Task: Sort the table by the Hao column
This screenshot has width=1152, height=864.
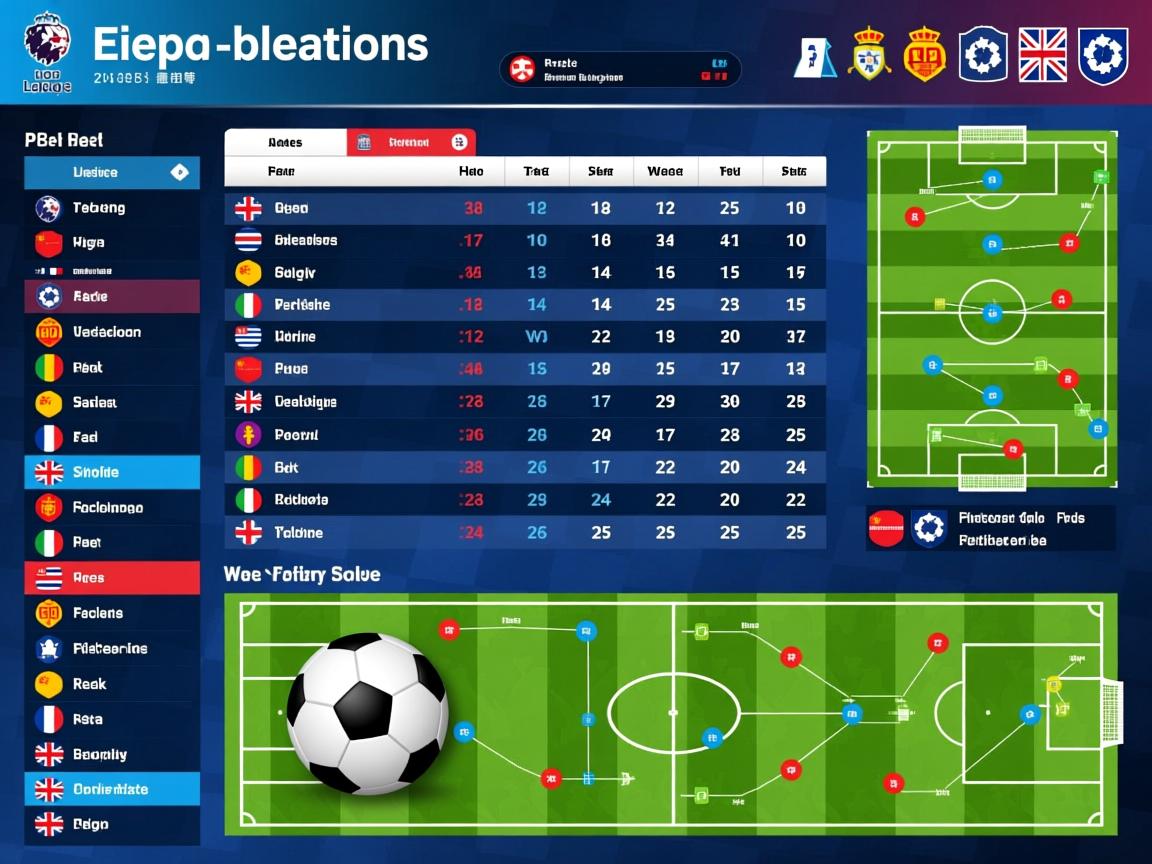Action: tap(471, 171)
